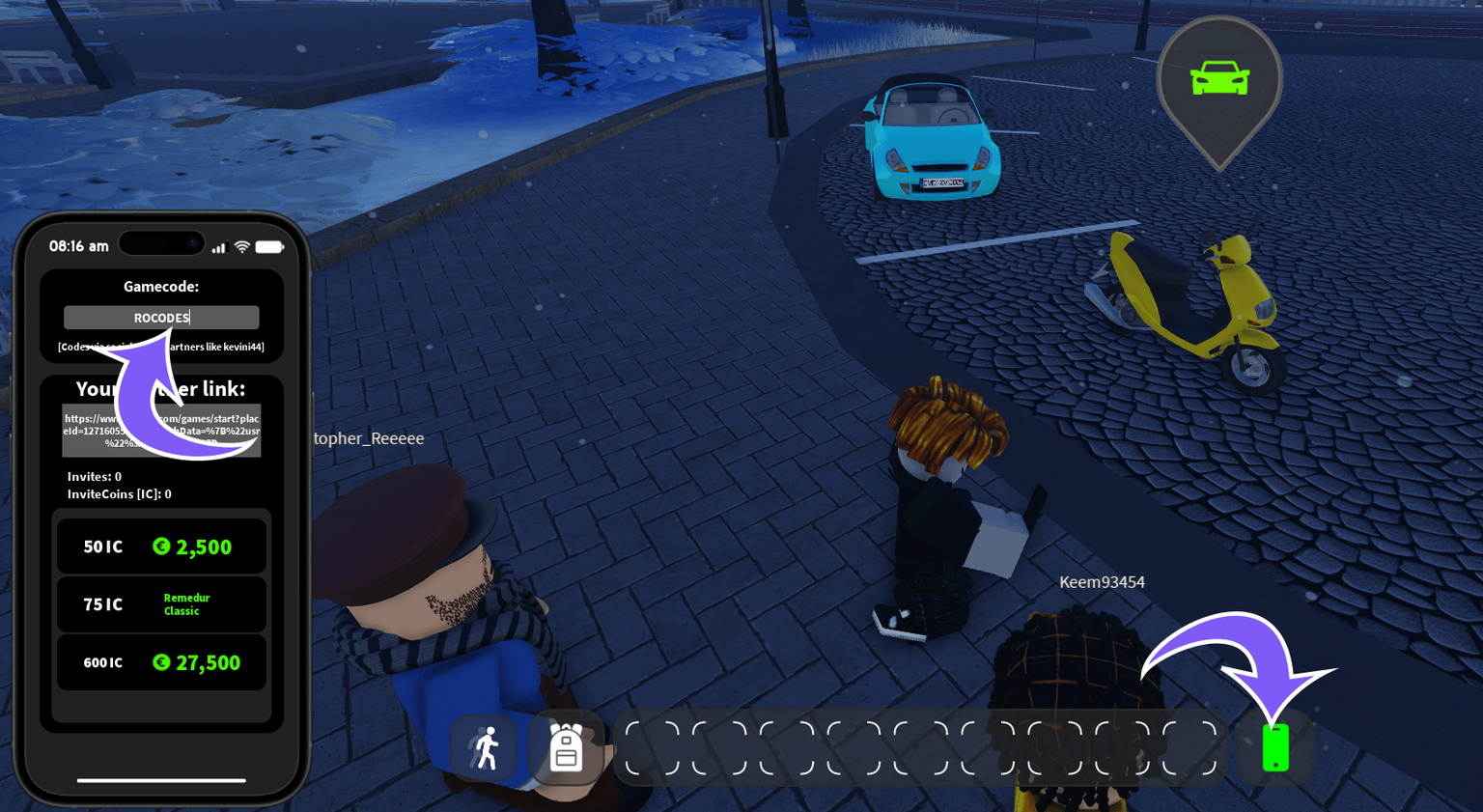
Task: Tap the Wi-Fi icon on the phone status bar
Action: point(241,246)
